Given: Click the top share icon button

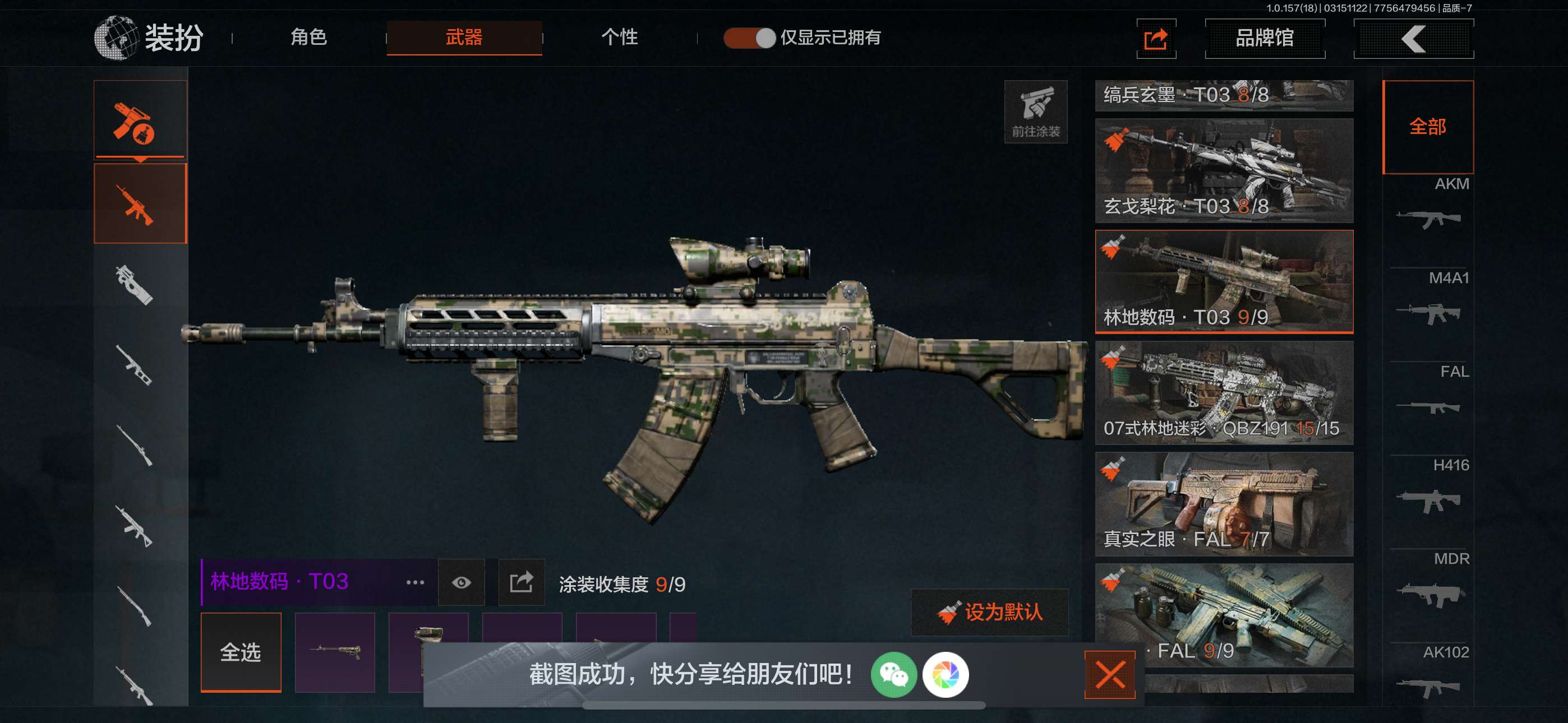Looking at the screenshot, I should coord(1155,39).
